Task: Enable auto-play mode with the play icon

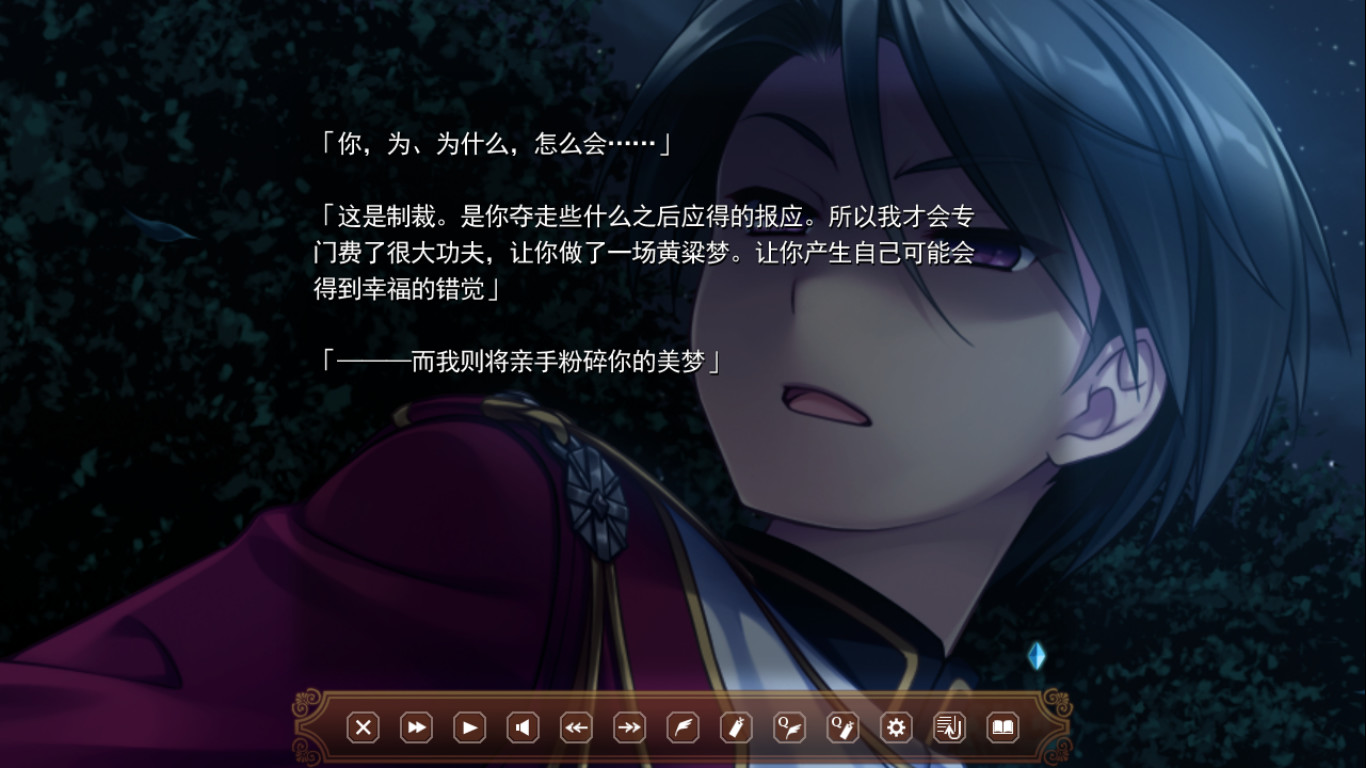Action: coord(469,728)
